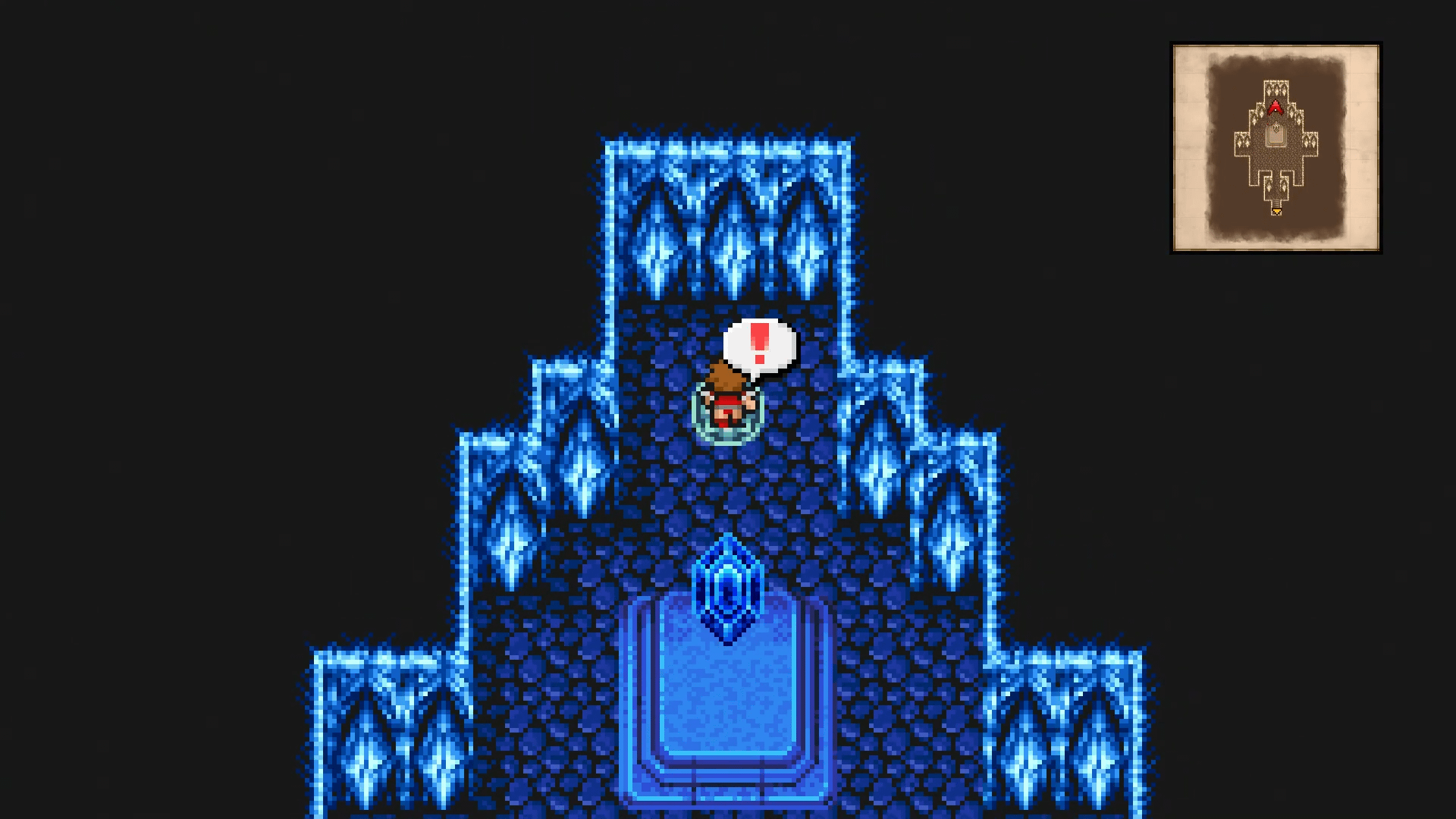Click the shrine doorway icon on the minimap

click(1275, 135)
